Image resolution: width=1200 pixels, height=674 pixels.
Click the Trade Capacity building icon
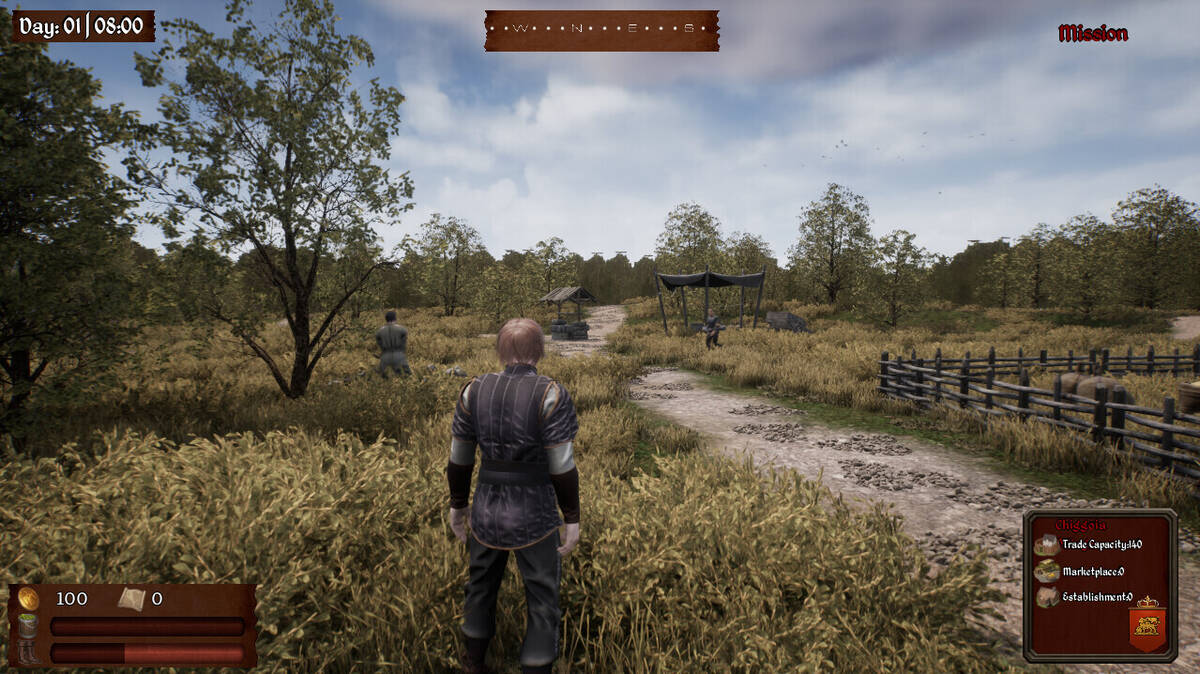1046,545
